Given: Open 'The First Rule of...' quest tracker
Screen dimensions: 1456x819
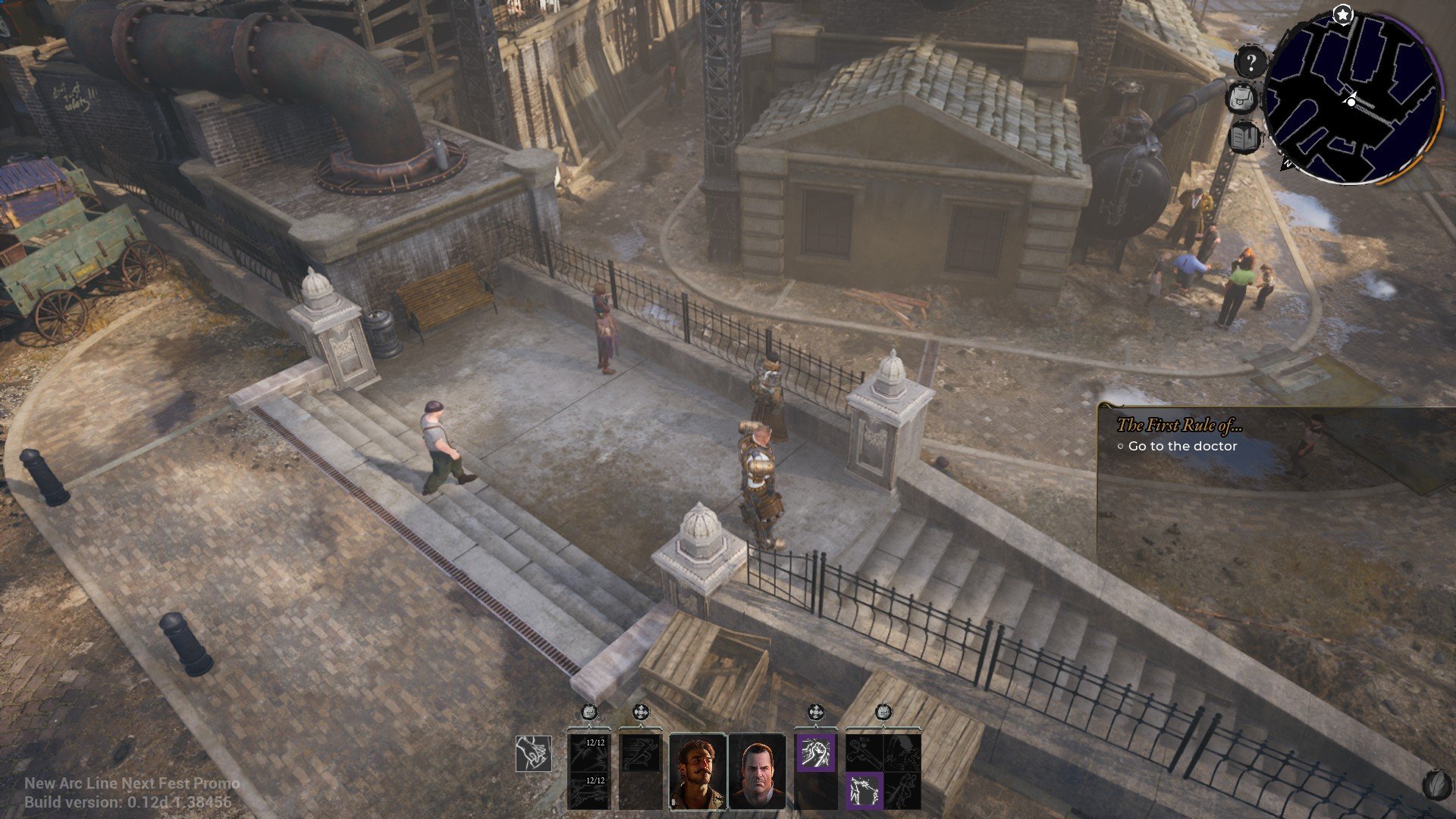Looking at the screenshot, I should pyautogui.click(x=1179, y=425).
